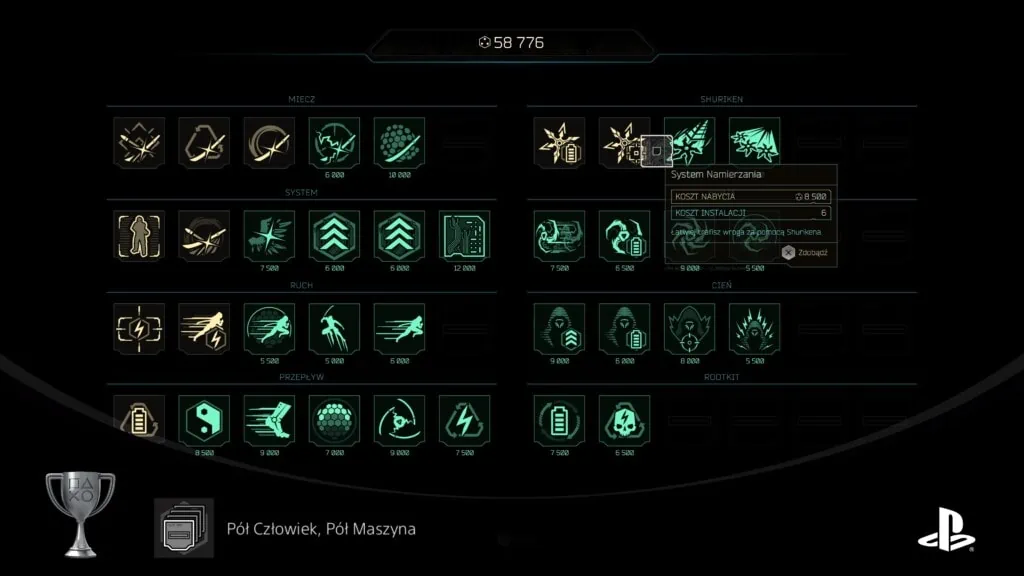Select the circled battery Rootkit upgrade for 7 500
Image resolution: width=1024 pixels, height=576 pixels.
click(559, 420)
